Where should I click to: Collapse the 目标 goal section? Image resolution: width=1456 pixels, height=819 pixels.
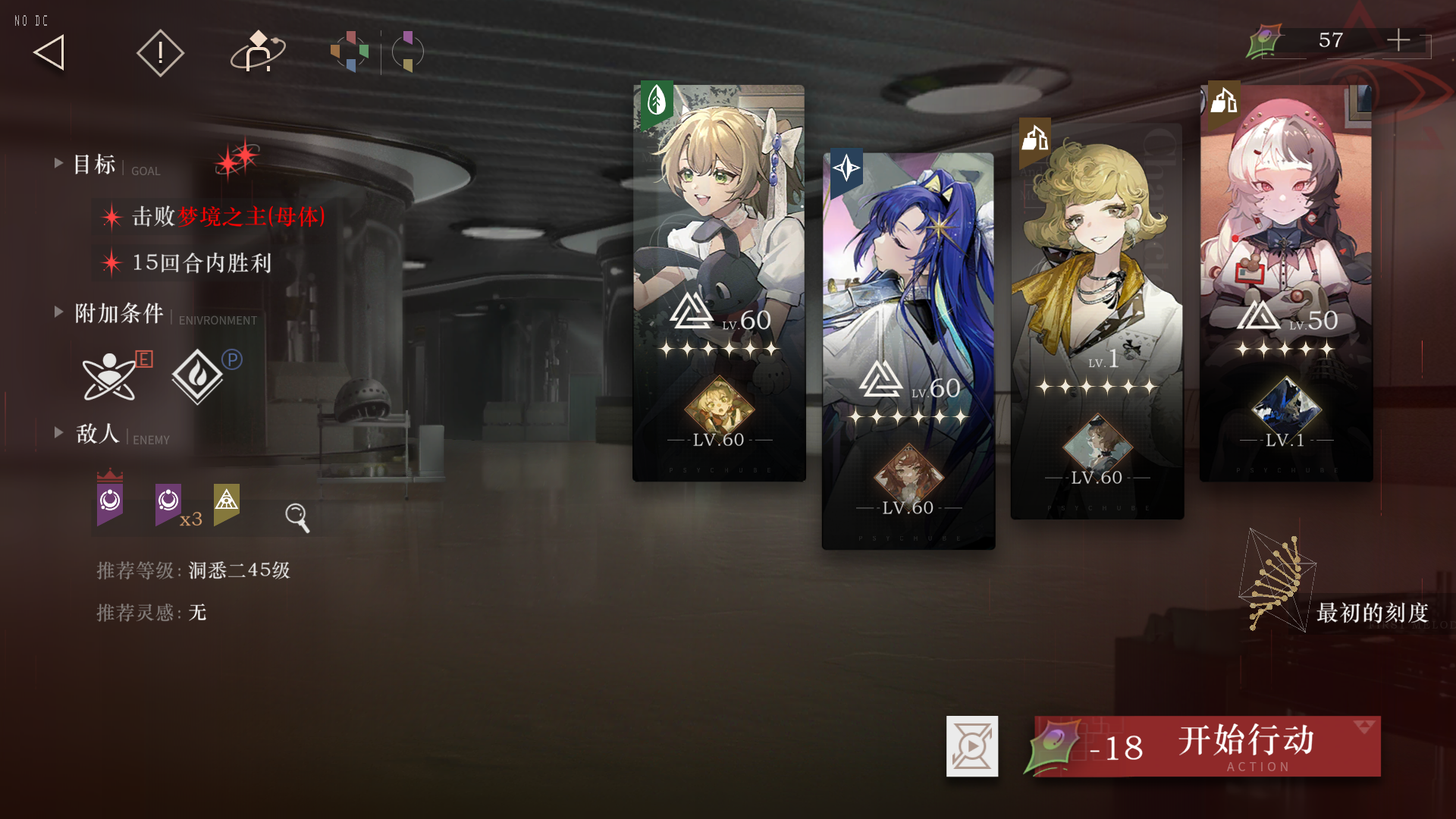58,163
